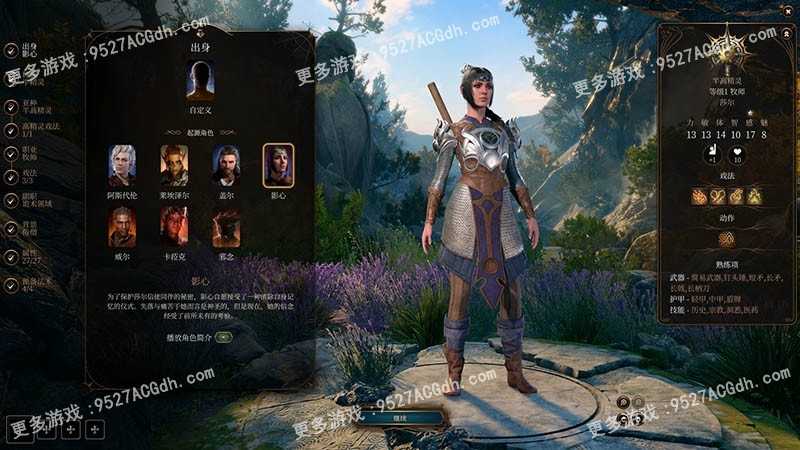Choose the 邪念 (Dark Urge) origin
The width and height of the screenshot is (800, 450).
(226, 227)
